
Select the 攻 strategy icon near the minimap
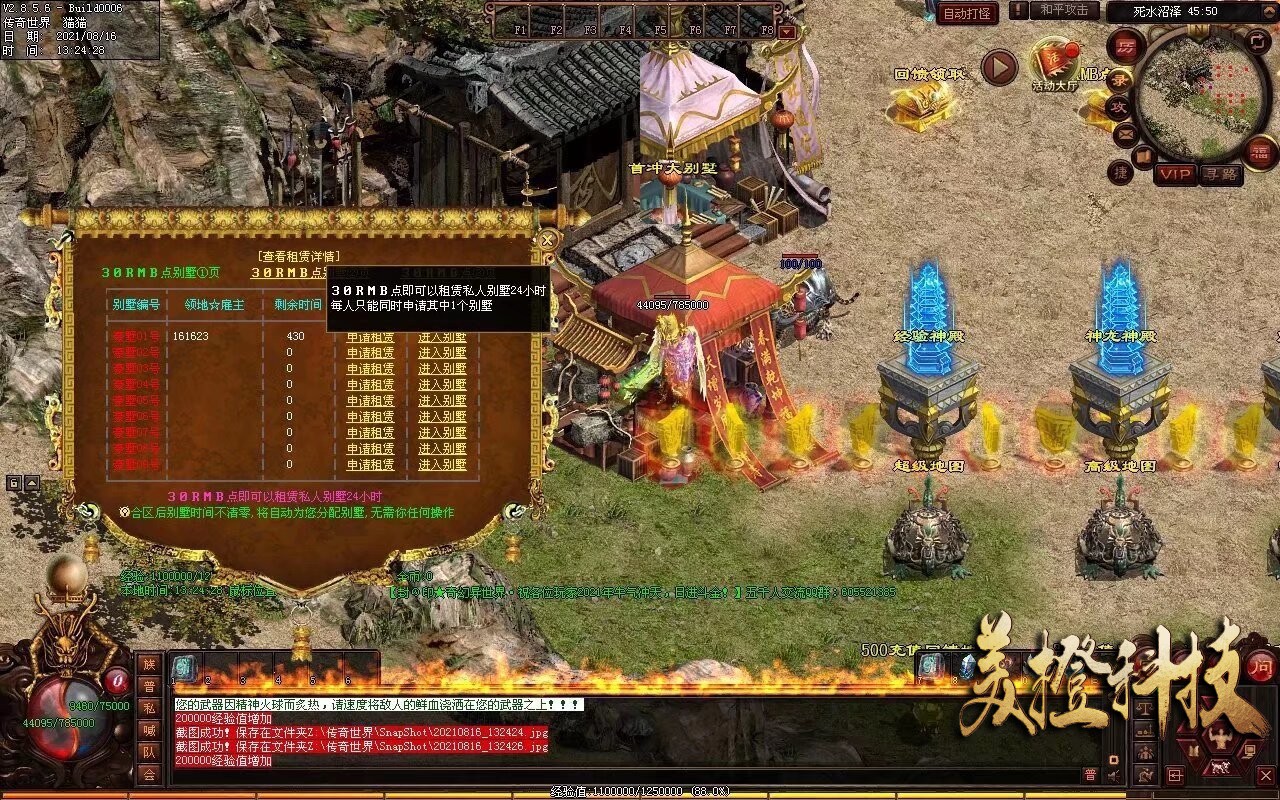tap(1119, 106)
